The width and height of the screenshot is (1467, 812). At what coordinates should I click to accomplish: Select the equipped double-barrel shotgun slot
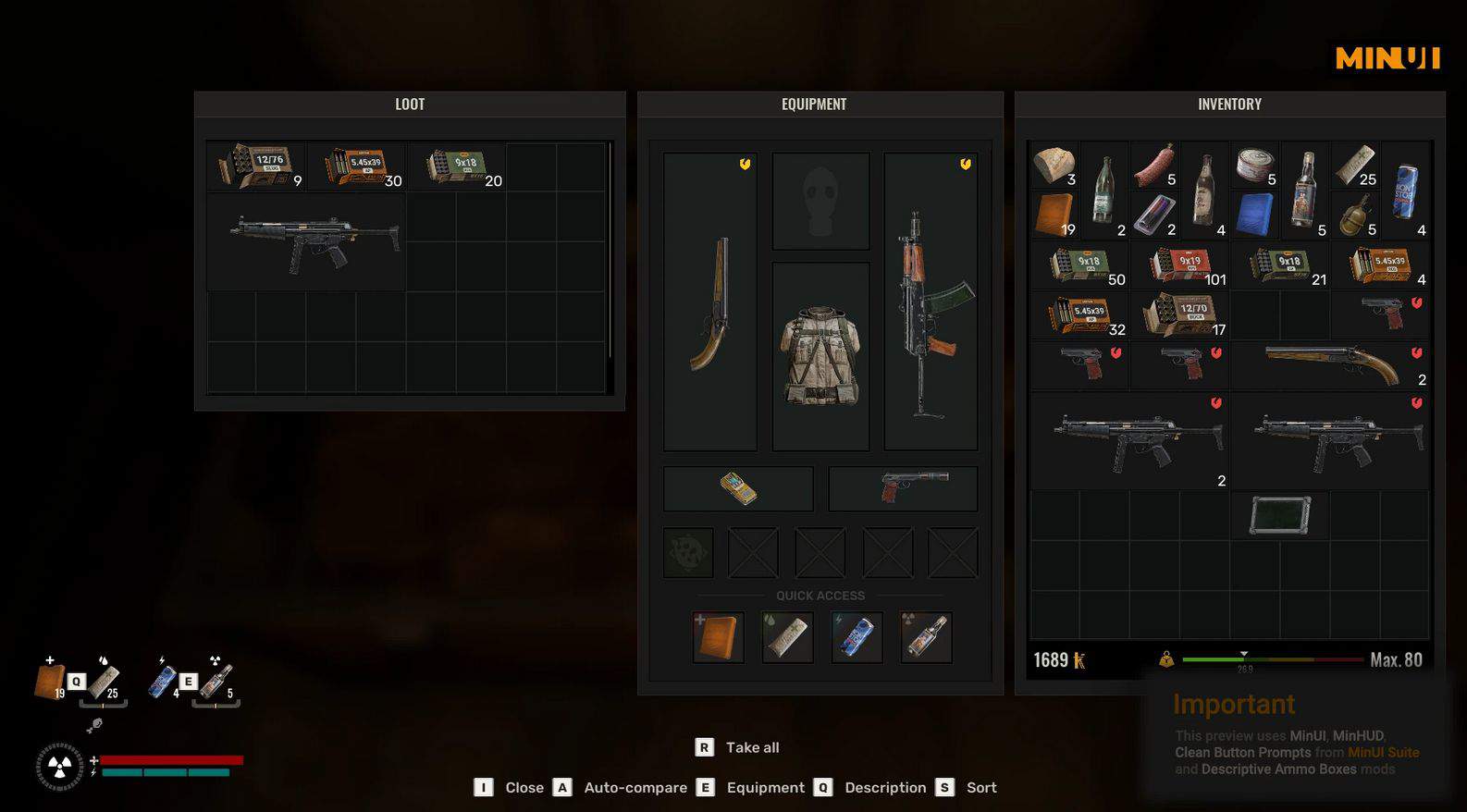pos(710,301)
